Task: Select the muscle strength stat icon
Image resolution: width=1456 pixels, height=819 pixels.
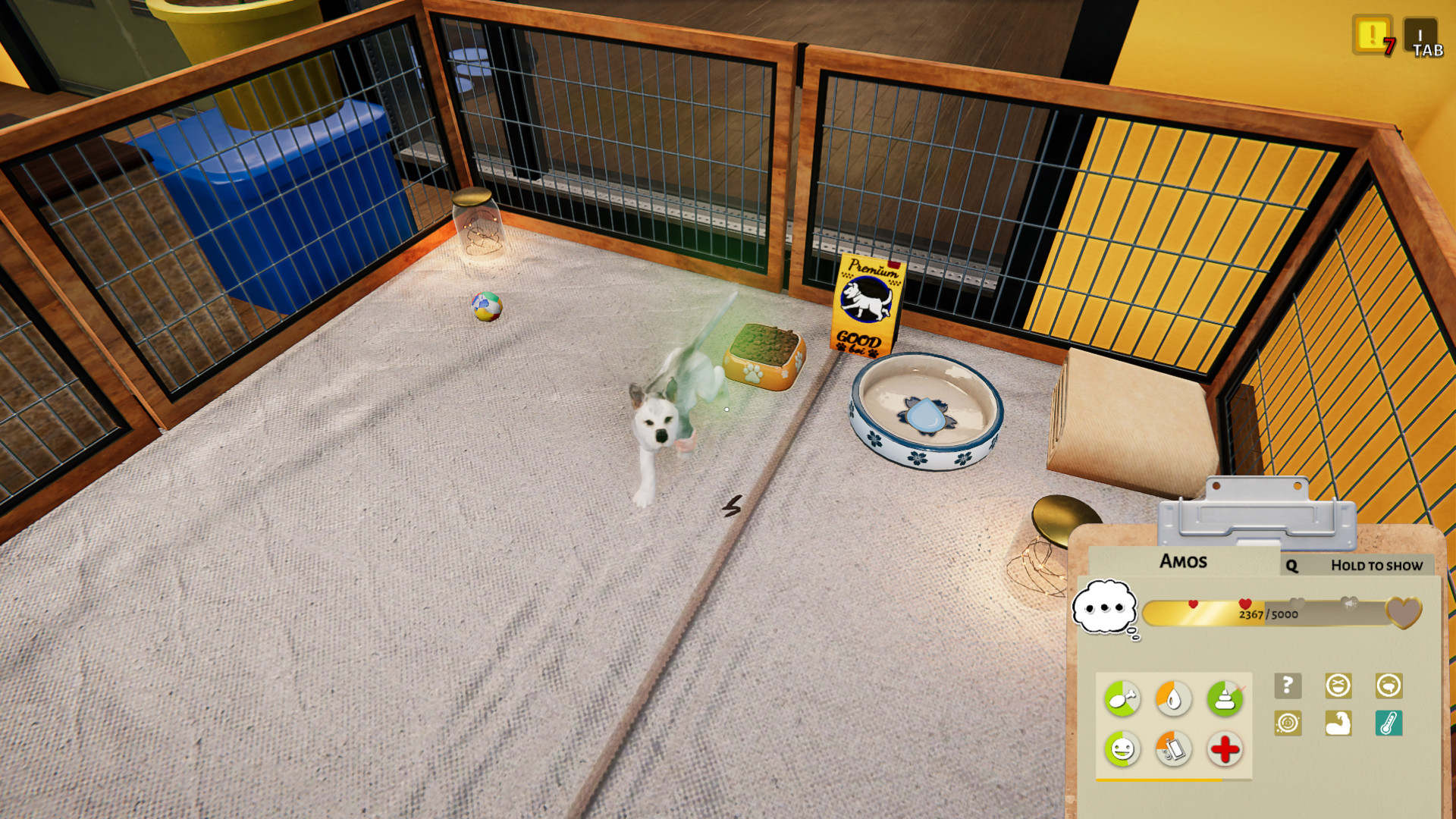Action: pyautogui.click(x=1338, y=723)
